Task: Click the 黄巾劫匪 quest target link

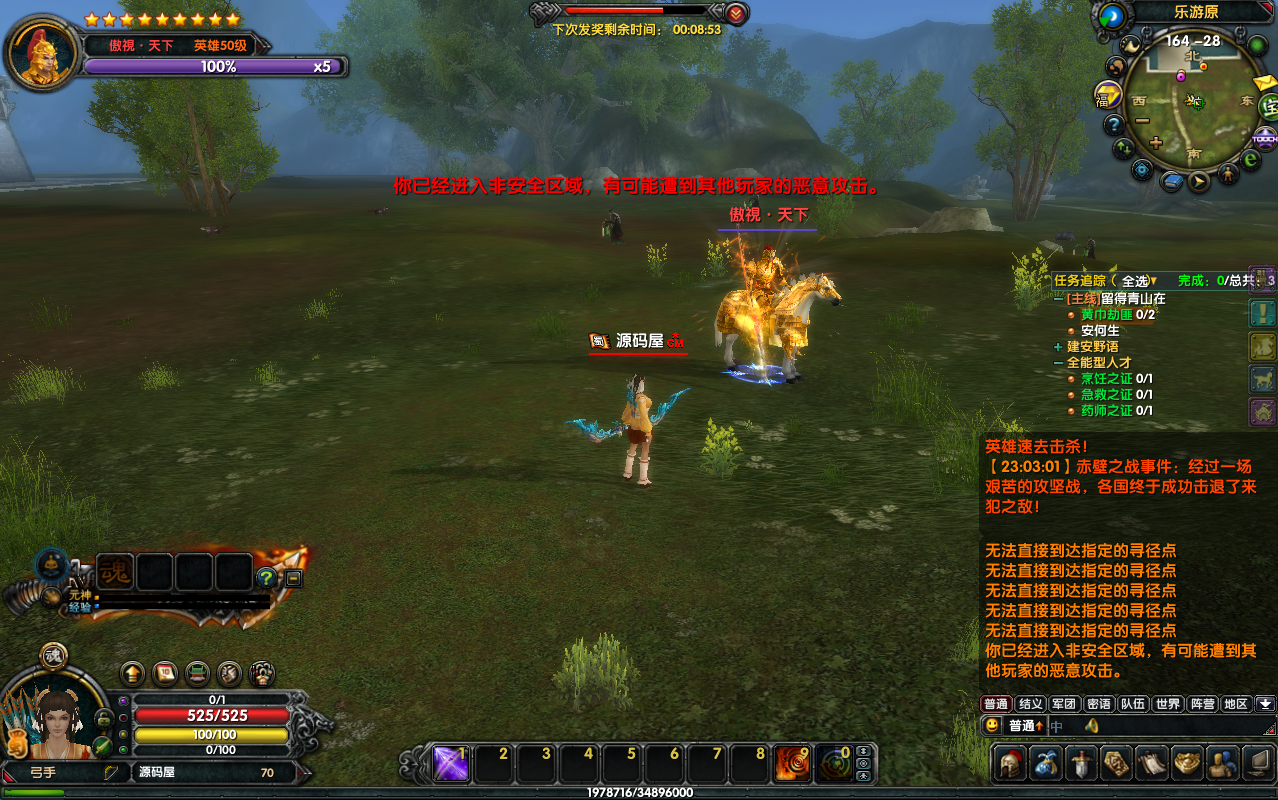Action: [x=1106, y=314]
